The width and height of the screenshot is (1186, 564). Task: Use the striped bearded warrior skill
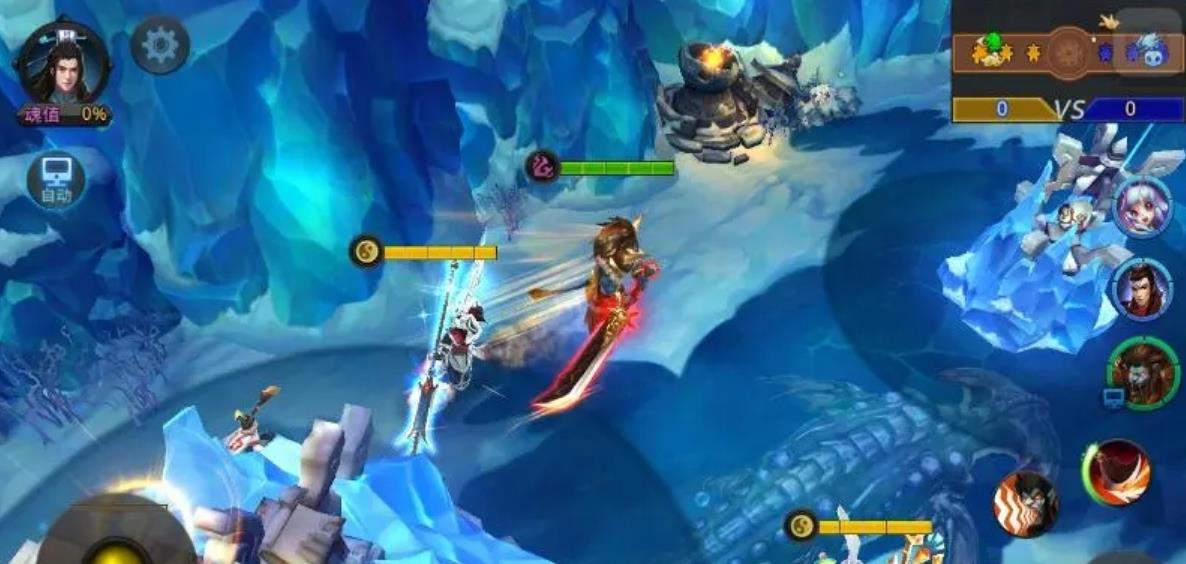1026,503
